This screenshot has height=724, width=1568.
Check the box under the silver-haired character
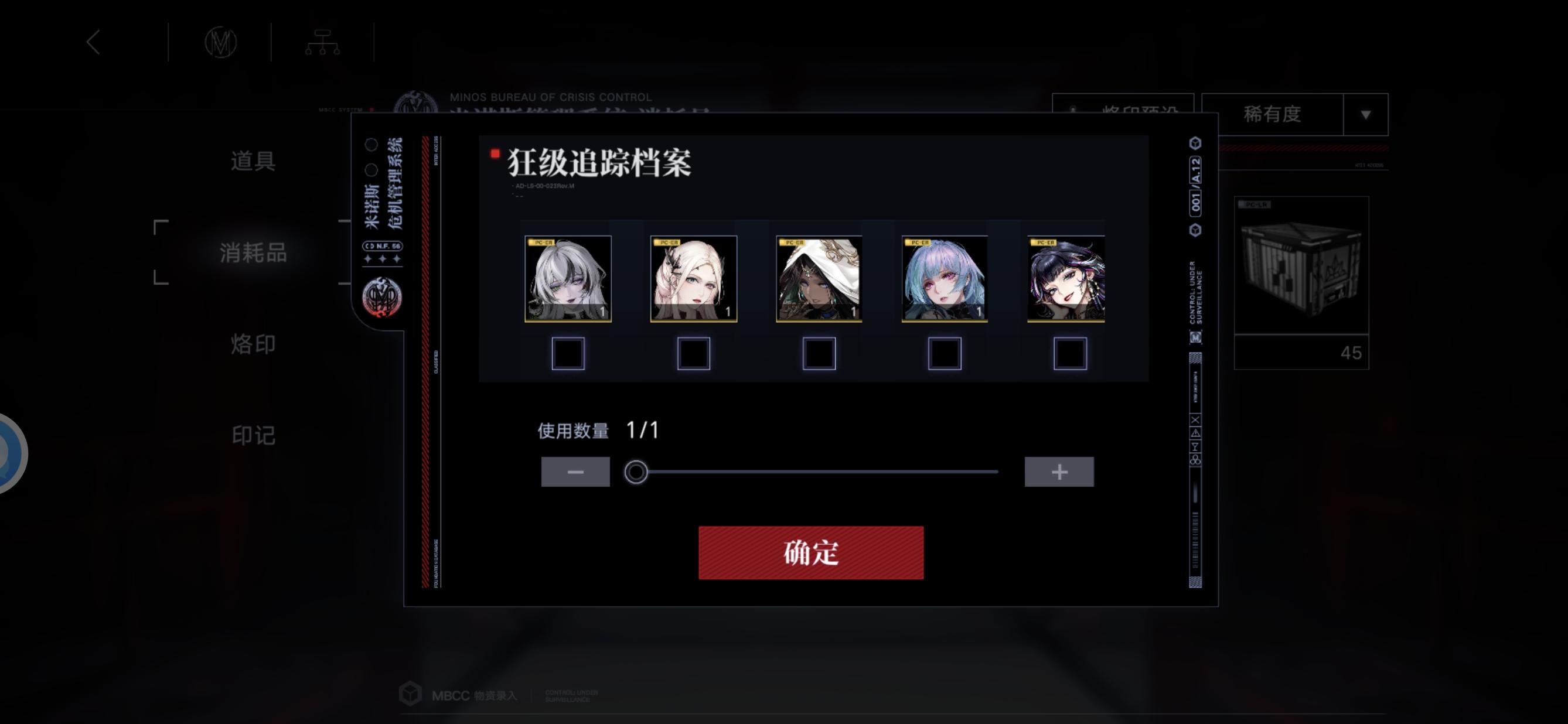567,353
